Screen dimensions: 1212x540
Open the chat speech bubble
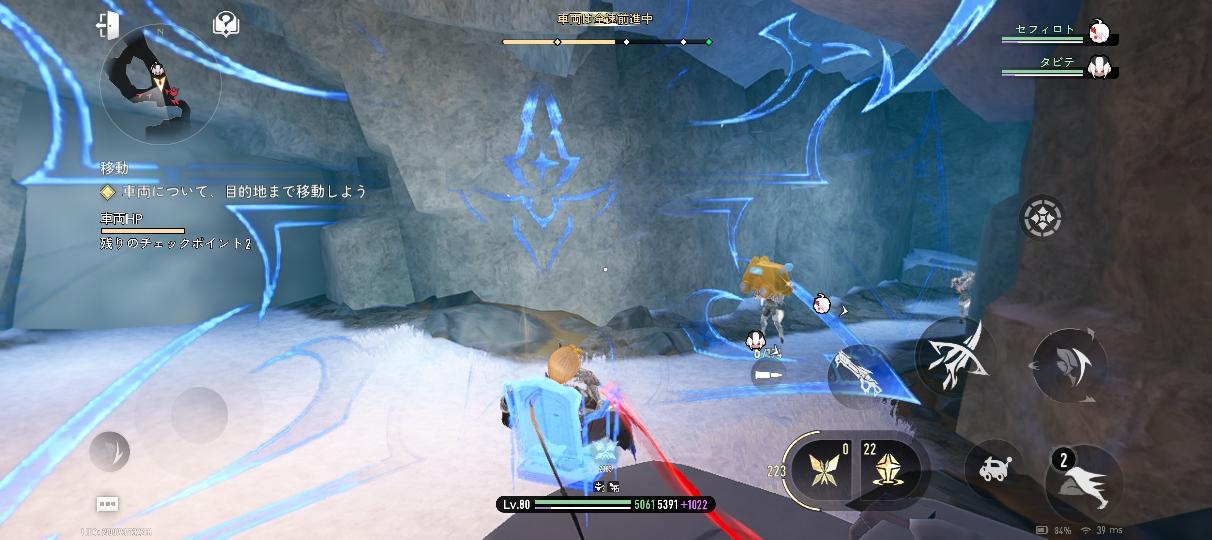point(107,504)
